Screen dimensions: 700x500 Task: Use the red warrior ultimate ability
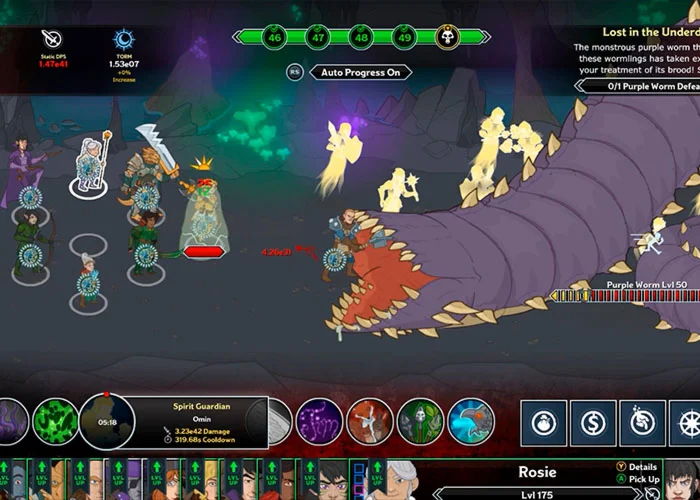pos(370,421)
